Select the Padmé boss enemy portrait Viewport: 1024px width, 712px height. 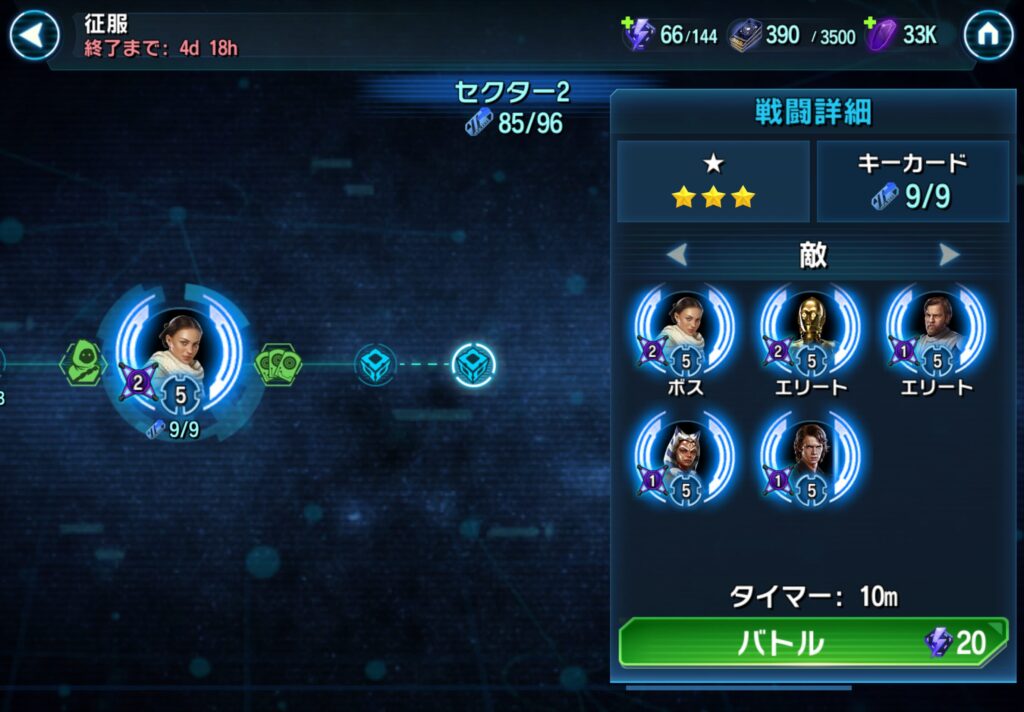click(x=684, y=329)
